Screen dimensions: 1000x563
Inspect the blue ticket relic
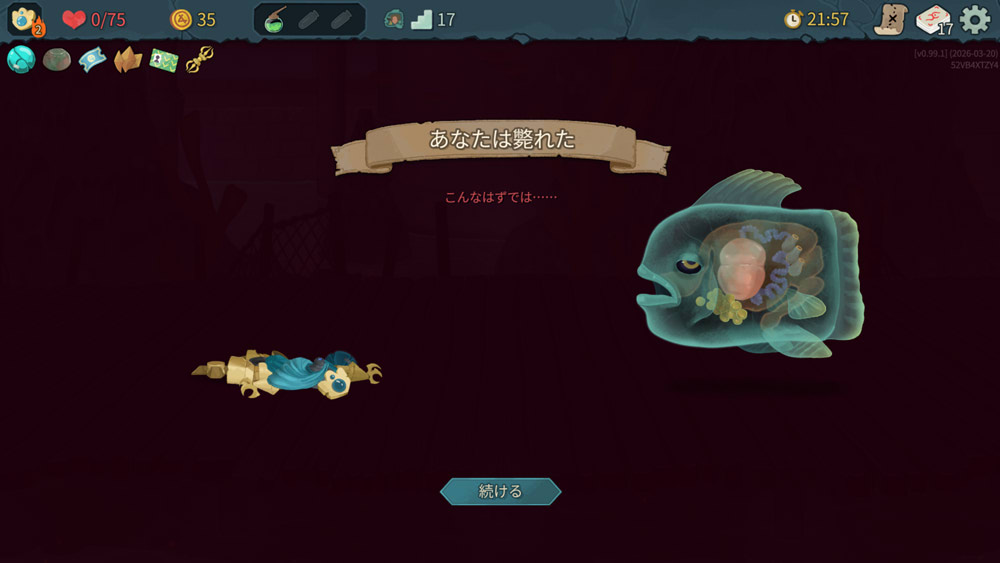92,60
